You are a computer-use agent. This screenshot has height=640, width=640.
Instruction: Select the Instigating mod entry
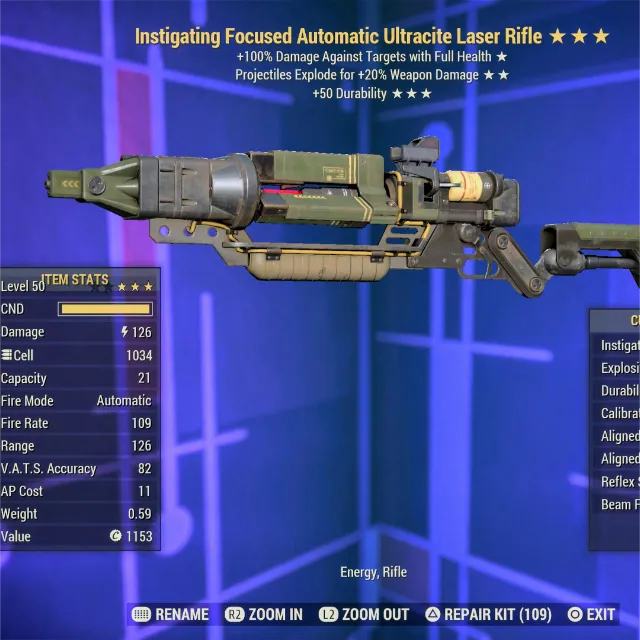click(619, 345)
